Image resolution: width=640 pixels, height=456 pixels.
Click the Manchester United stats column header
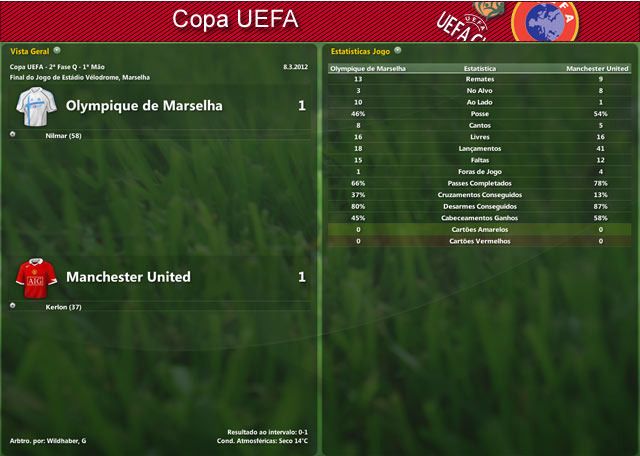click(597, 69)
